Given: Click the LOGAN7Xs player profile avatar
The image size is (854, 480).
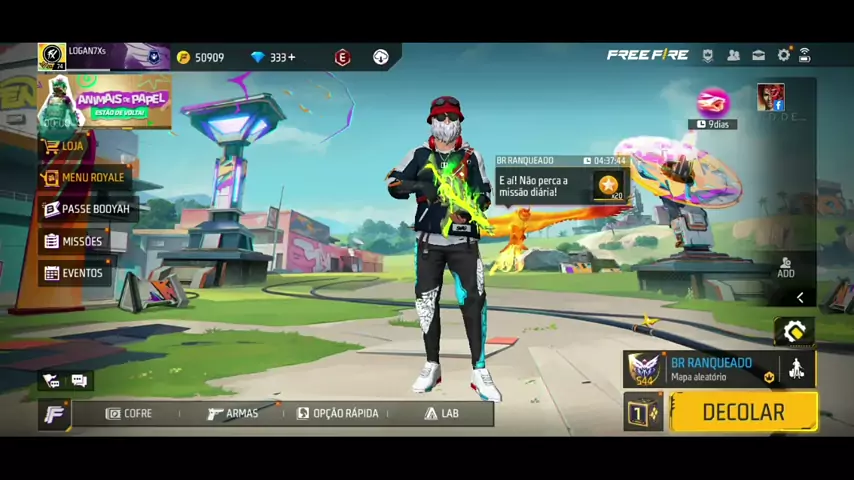Looking at the screenshot, I should (52, 56).
